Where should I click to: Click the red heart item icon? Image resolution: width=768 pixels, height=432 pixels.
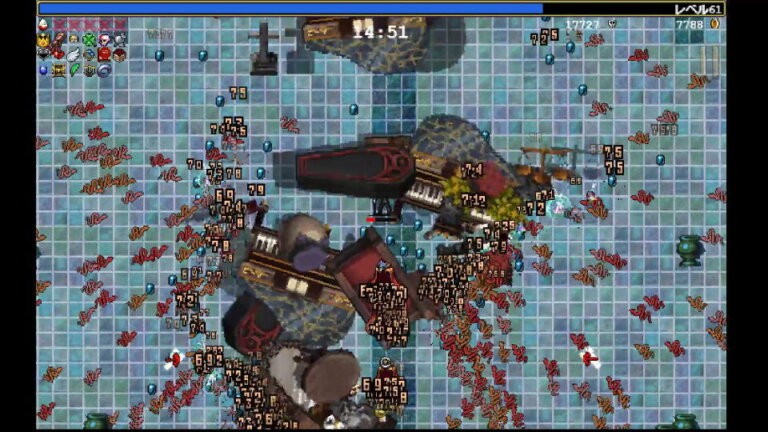point(58,54)
